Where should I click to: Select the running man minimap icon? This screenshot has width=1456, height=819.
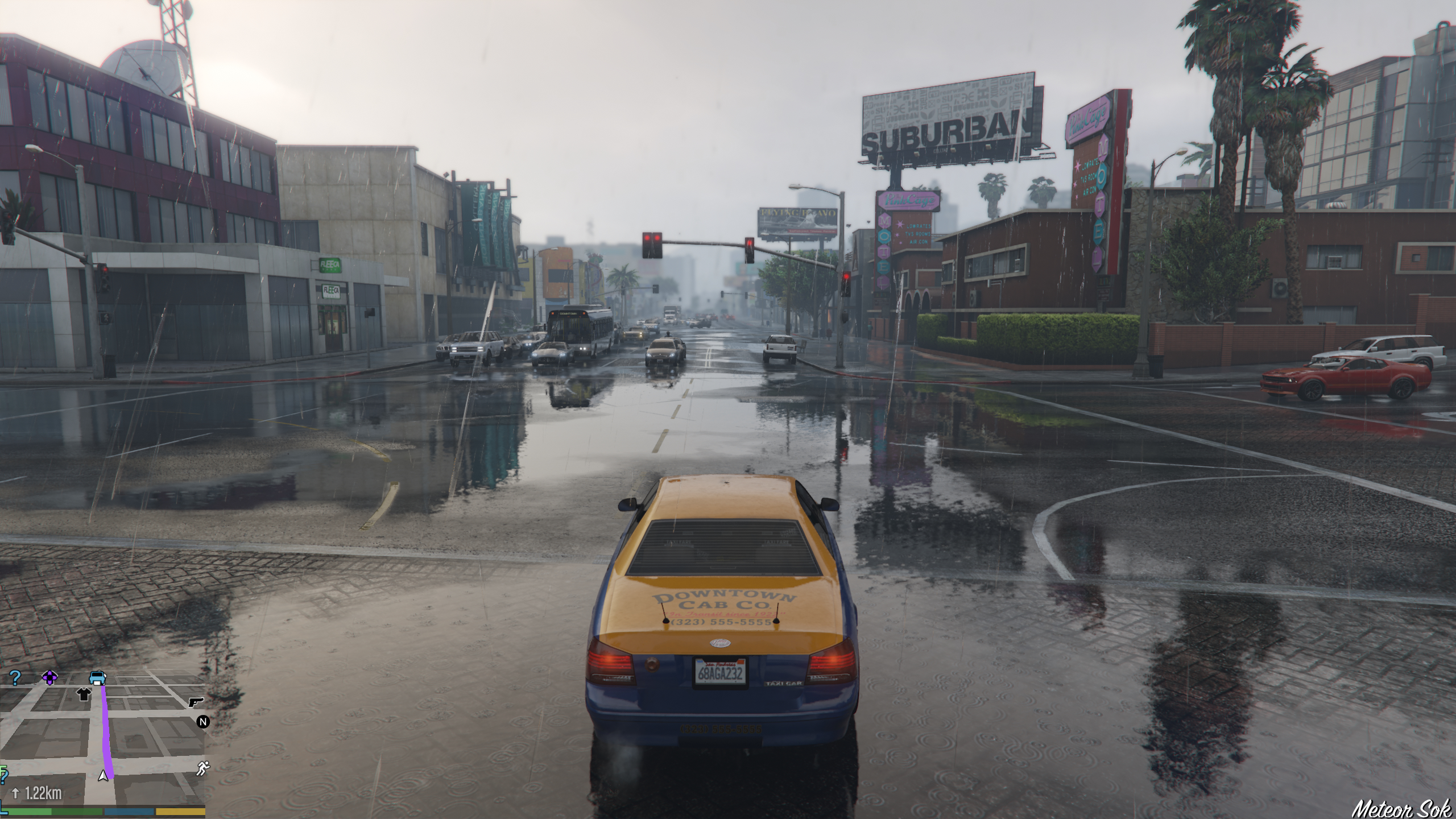coord(202,768)
